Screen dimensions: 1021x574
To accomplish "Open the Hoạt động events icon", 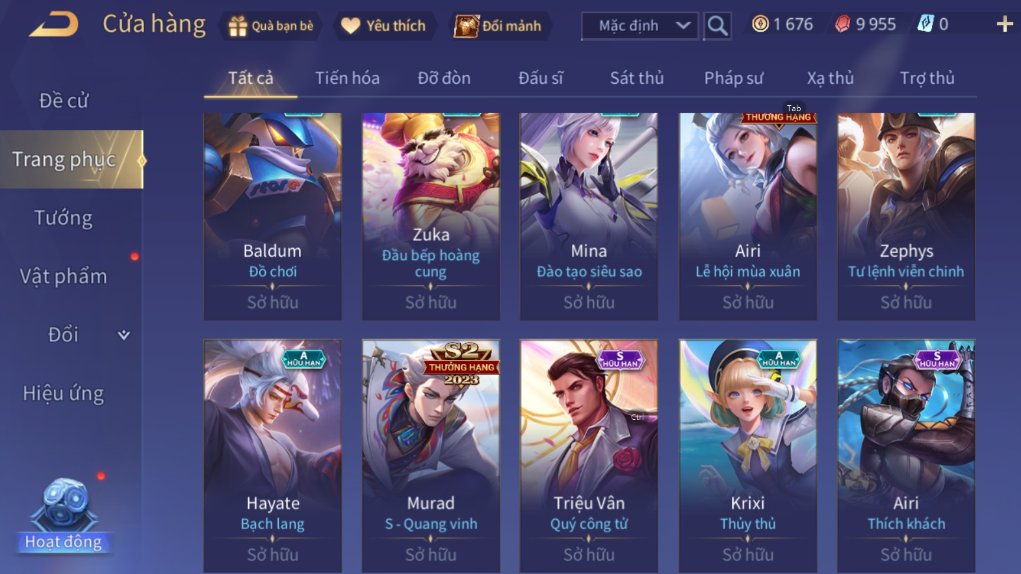I will pyautogui.click(x=64, y=517).
